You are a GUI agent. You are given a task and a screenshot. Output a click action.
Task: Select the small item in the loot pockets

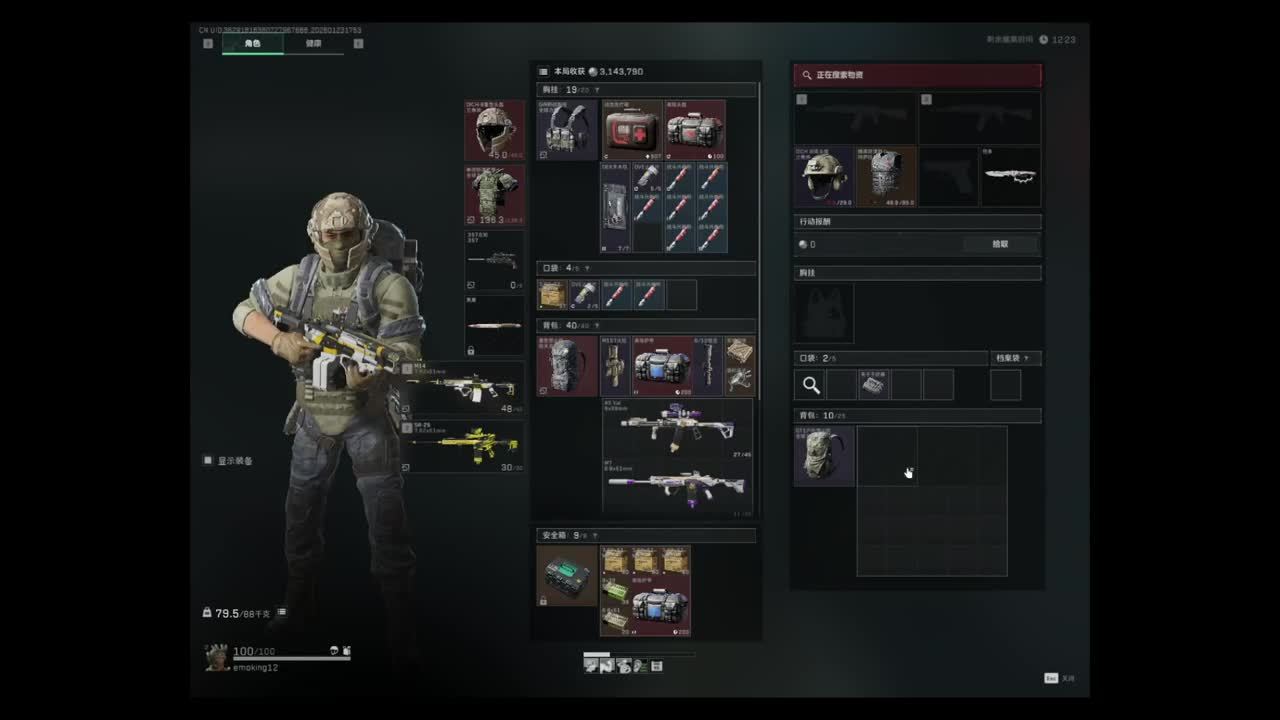coord(874,385)
